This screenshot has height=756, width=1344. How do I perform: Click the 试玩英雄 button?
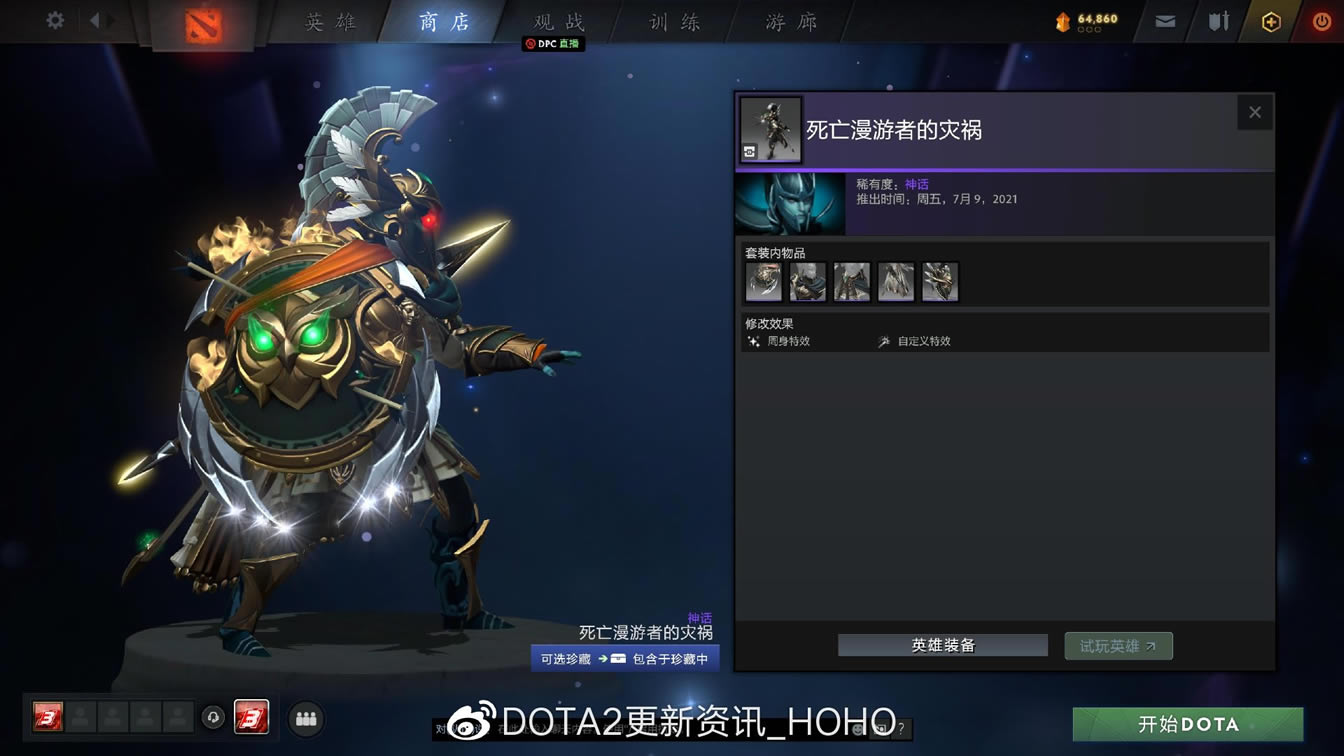[x=1118, y=645]
